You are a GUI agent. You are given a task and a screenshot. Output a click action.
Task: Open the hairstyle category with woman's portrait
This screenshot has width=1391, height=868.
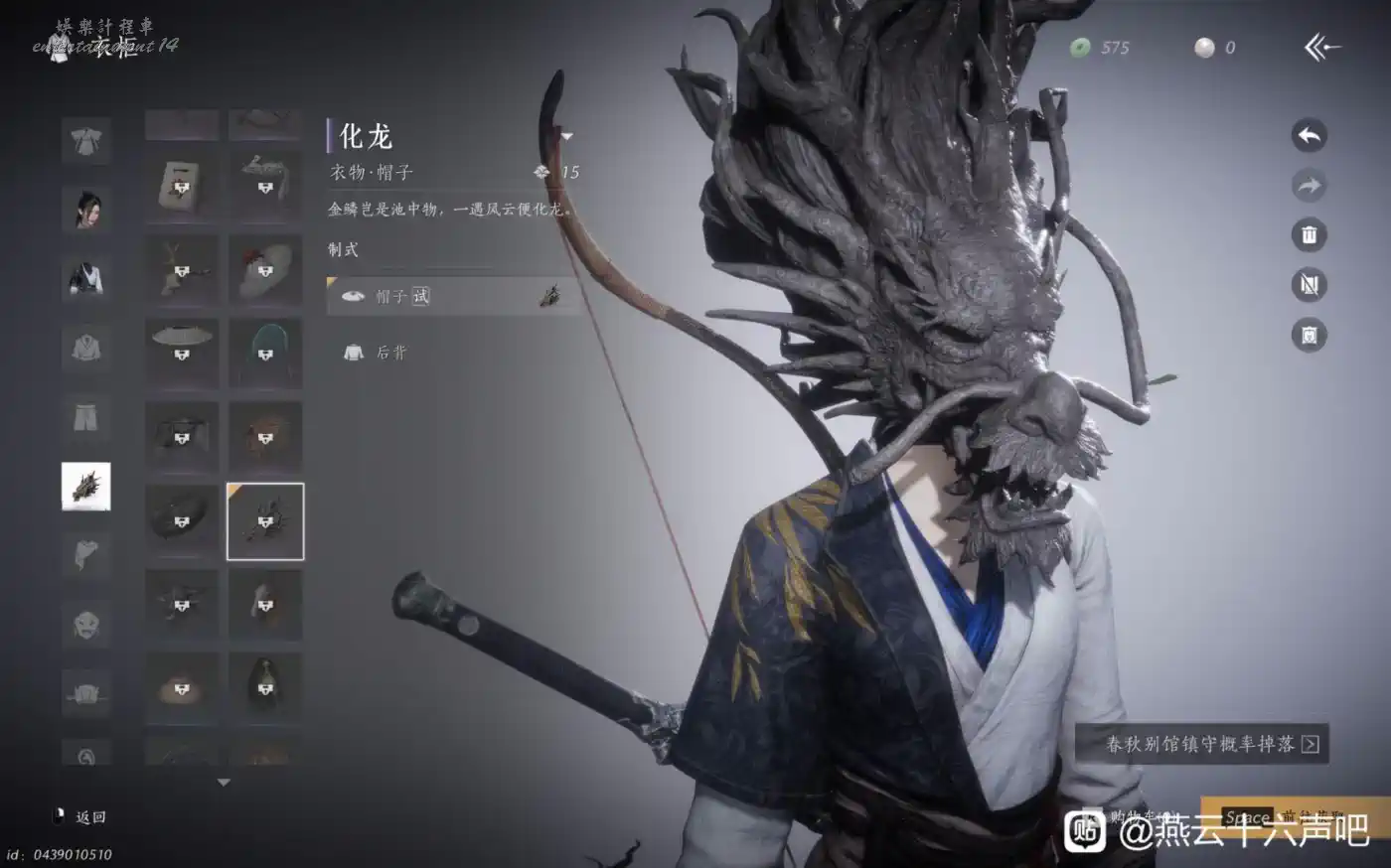86,209
